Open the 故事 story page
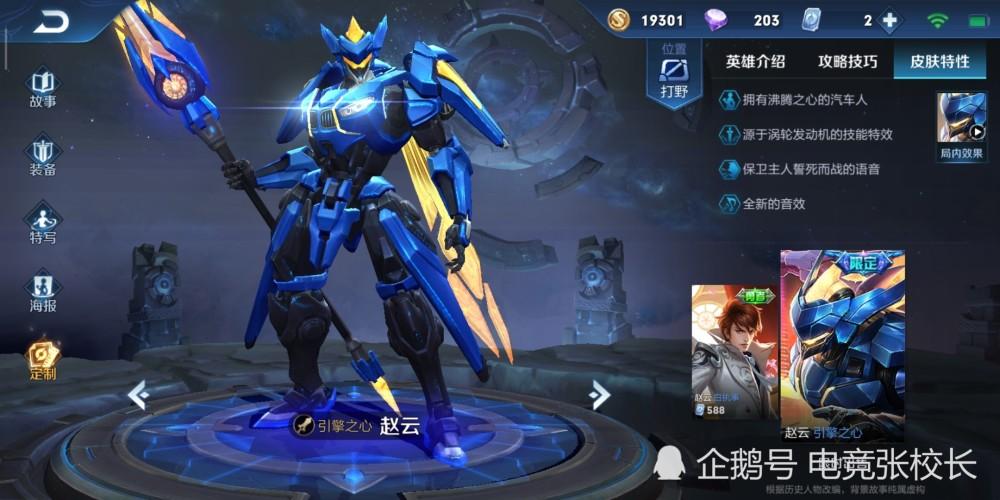Image resolution: width=1000 pixels, height=500 pixels. [43, 87]
